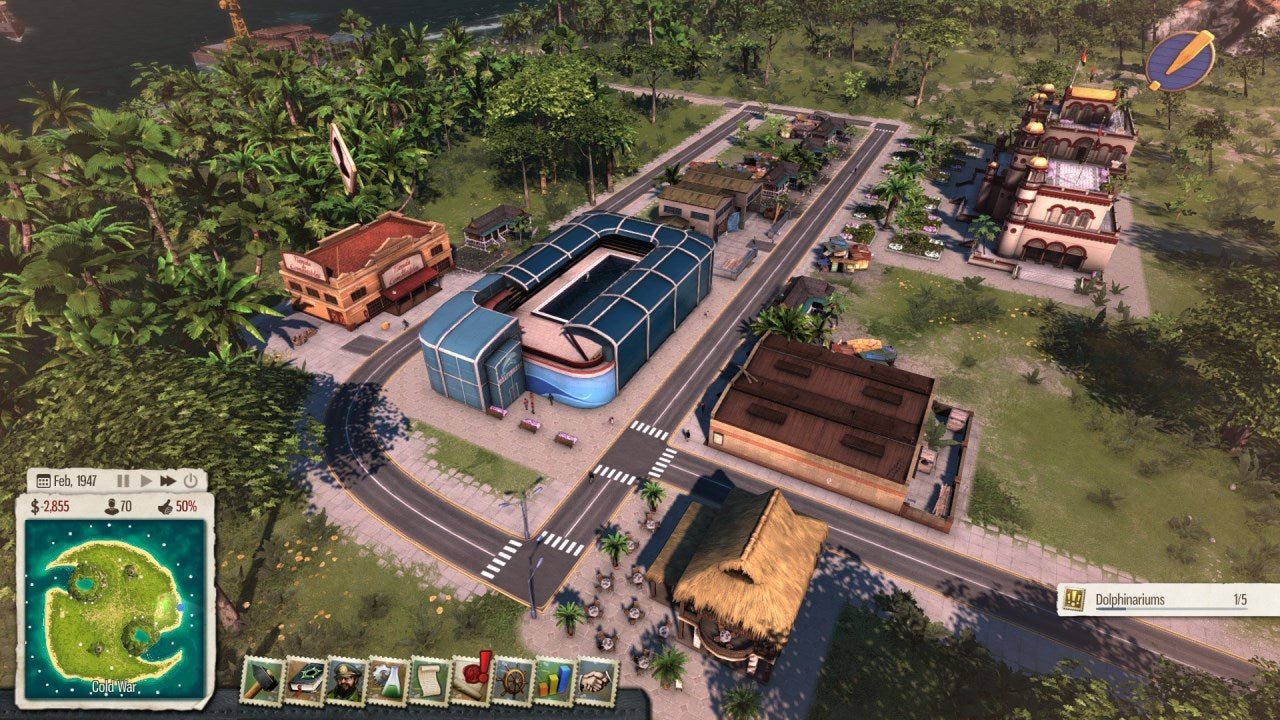Image resolution: width=1280 pixels, height=720 pixels.
Task: Show the almanac bar chart stamp
Action: [555, 680]
